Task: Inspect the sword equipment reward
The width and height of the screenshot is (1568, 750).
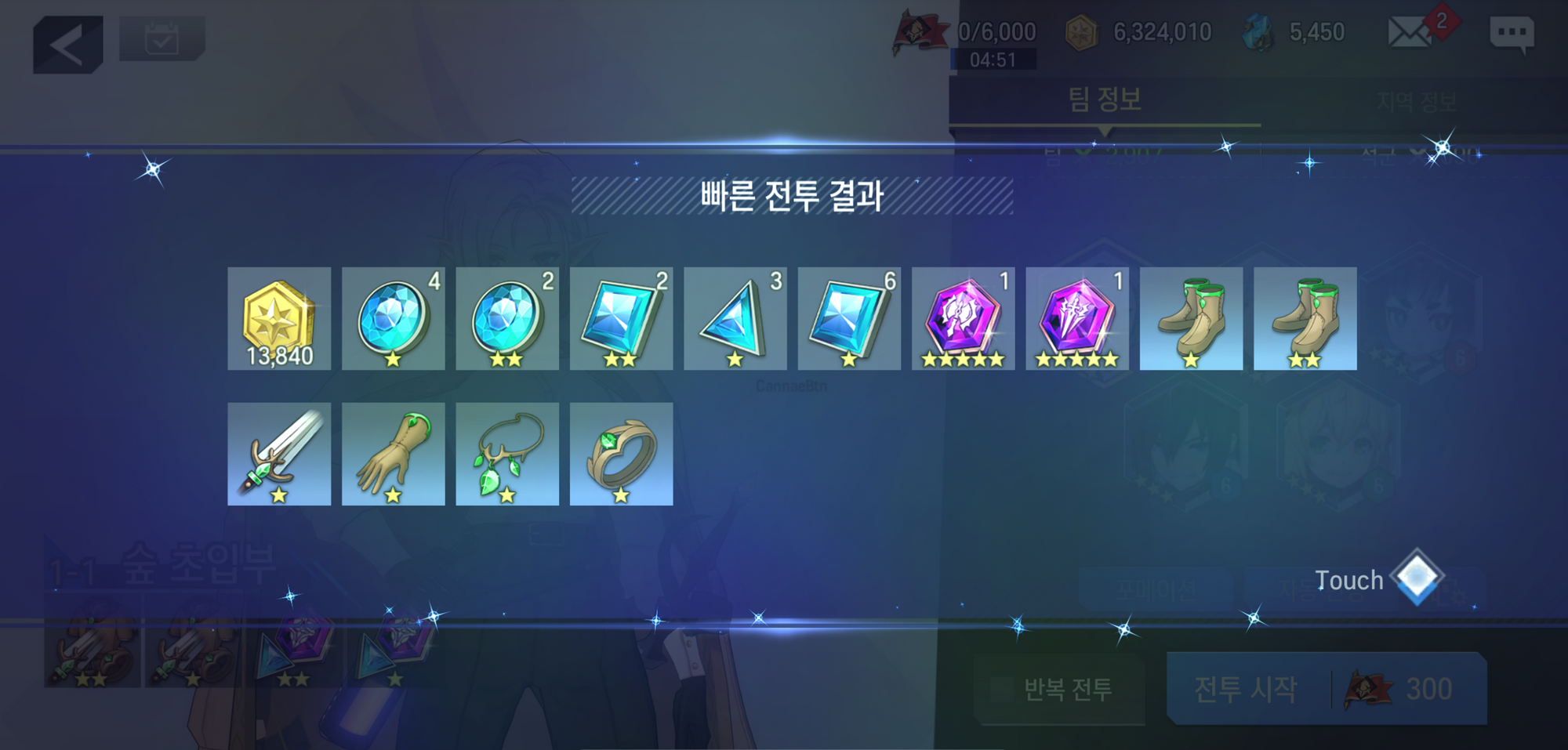Action: (x=279, y=454)
